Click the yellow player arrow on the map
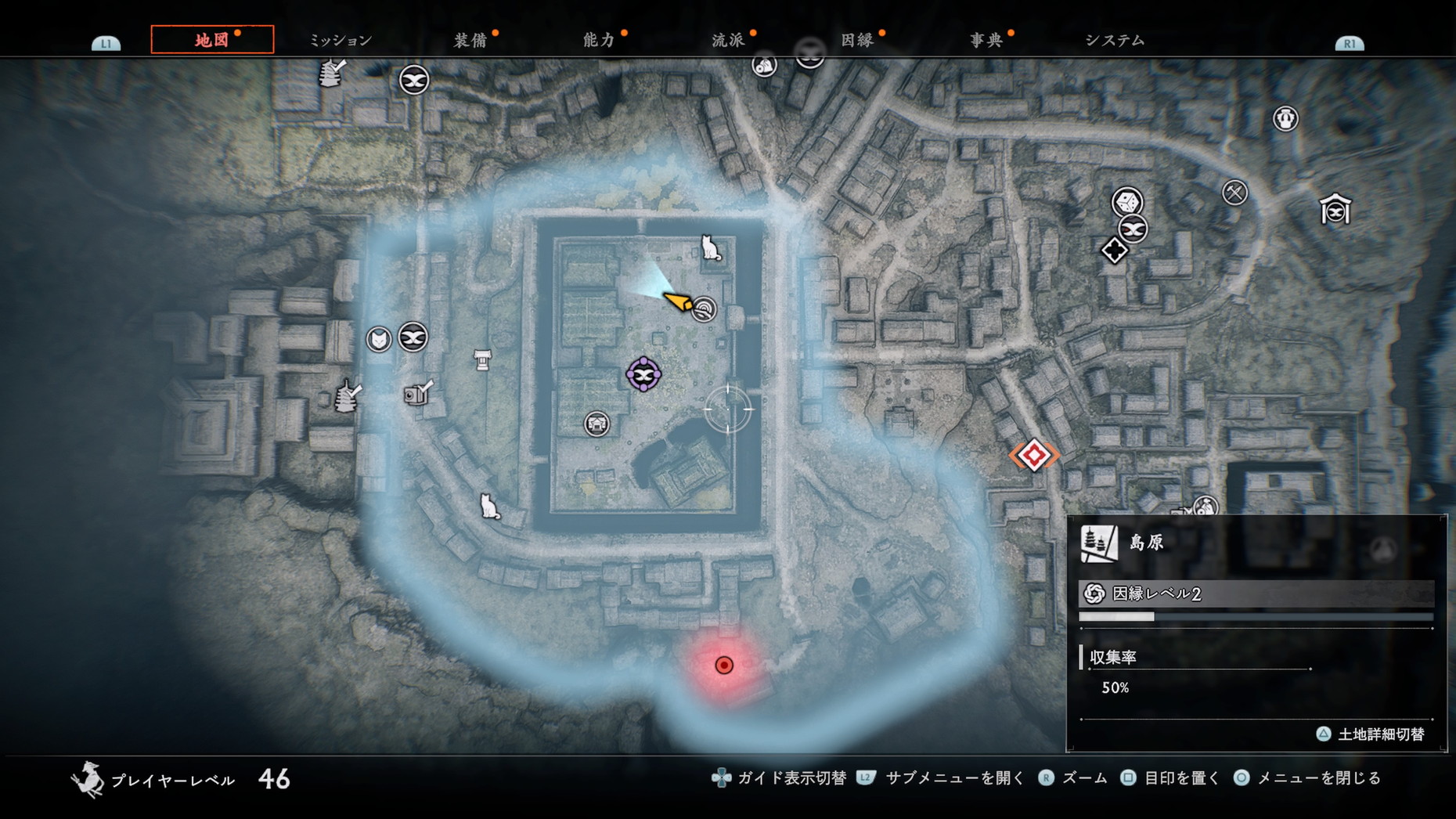 tap(678, 301)
